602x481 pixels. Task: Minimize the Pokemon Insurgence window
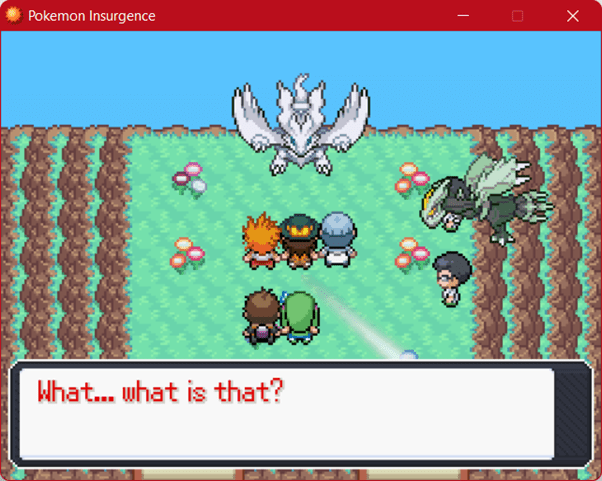click(x=463, y=16)
